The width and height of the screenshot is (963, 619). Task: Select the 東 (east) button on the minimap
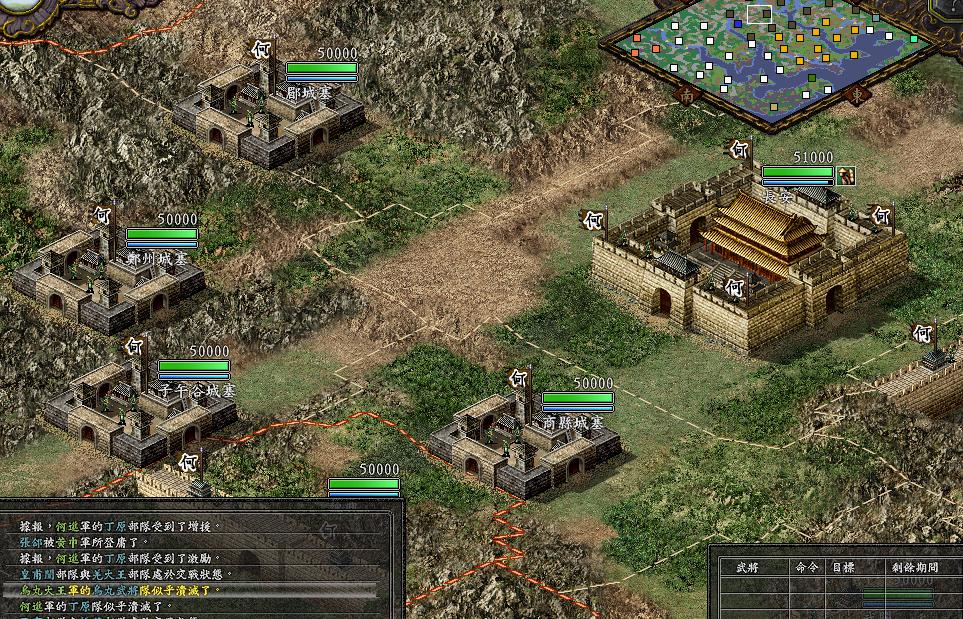[x=857, y=95]
